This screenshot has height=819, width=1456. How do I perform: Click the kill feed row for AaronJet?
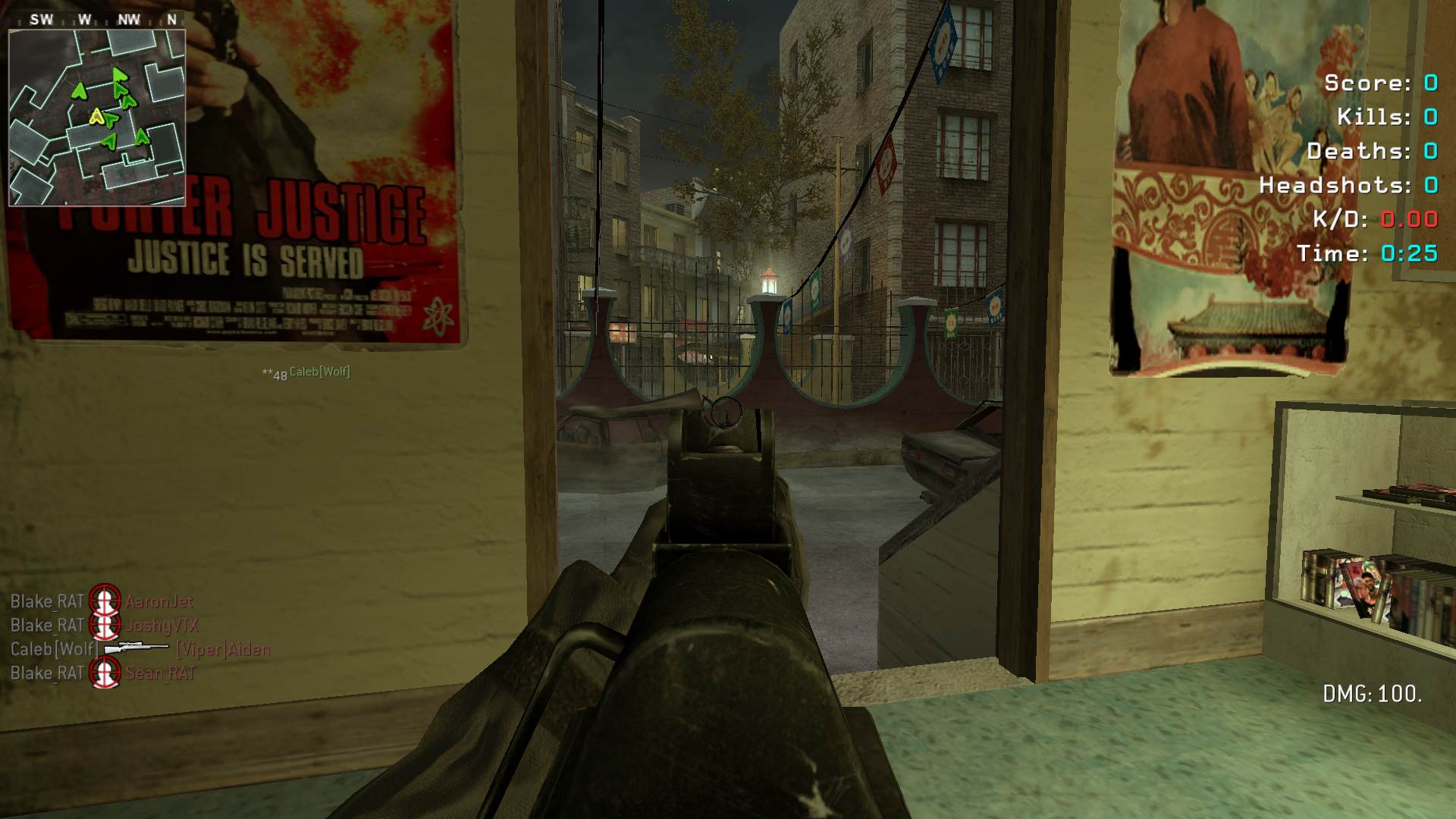[102, 601]
